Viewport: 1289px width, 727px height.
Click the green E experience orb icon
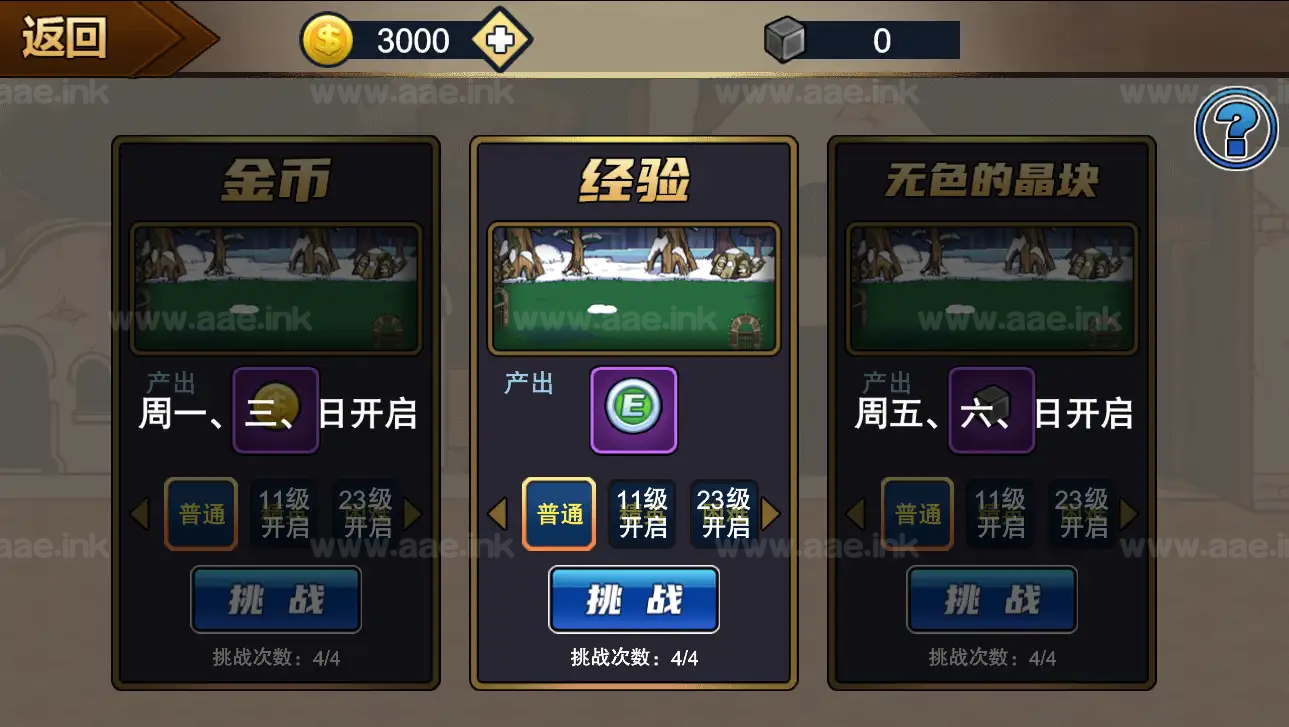[632, 409]
